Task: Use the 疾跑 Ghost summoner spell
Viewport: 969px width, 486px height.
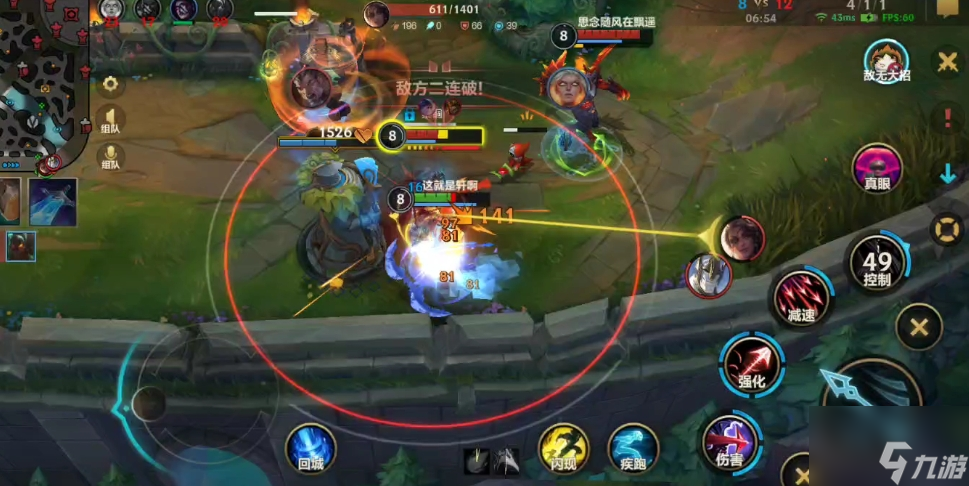Action: click(x=633, y=446)
